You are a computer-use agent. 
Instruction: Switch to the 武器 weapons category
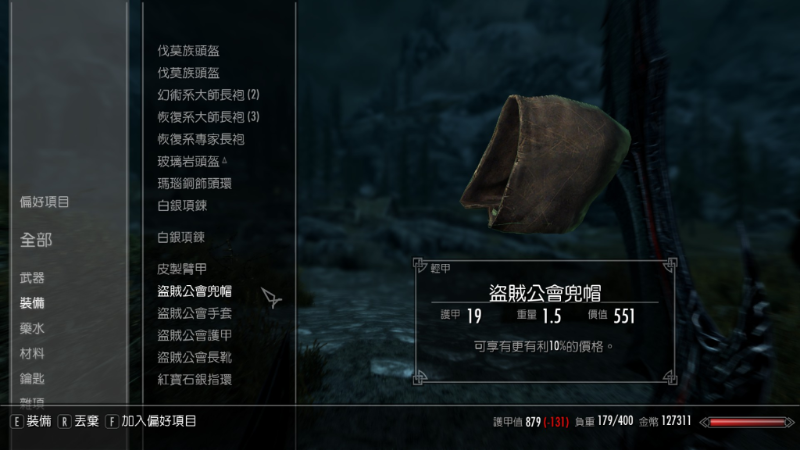click(x=32, y=278)
